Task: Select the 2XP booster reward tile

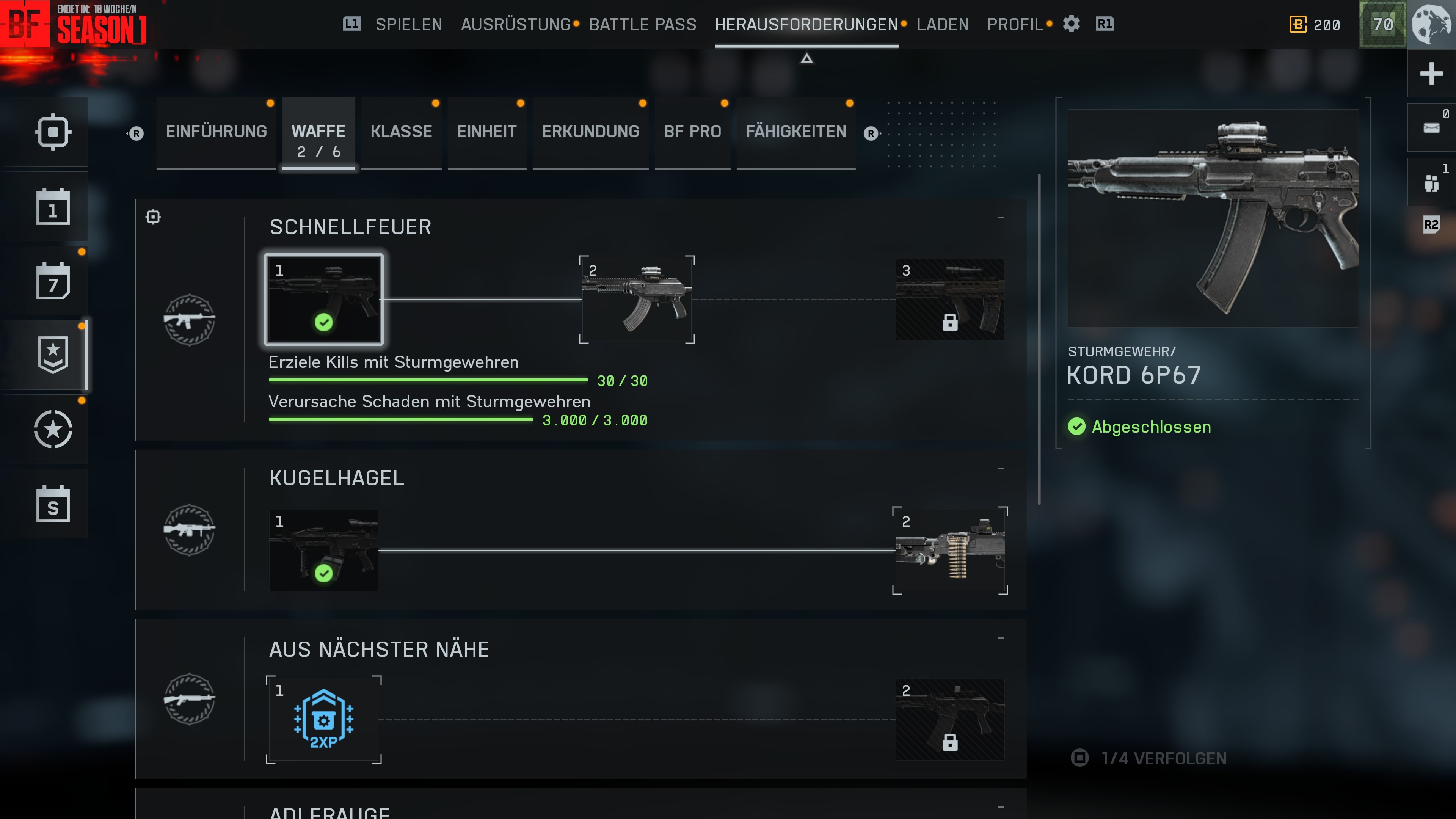Action: click(x=323, y=720)
